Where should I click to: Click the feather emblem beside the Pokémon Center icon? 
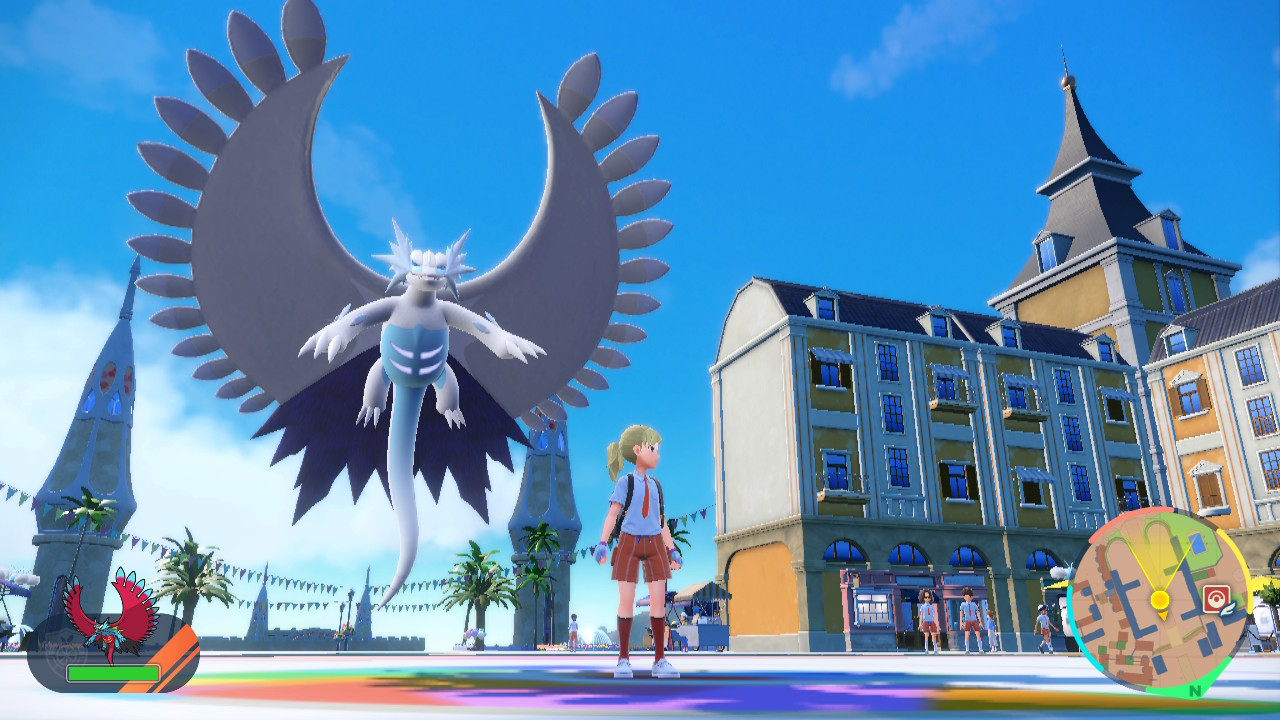pyautogui.click(x=1227, y=609)
